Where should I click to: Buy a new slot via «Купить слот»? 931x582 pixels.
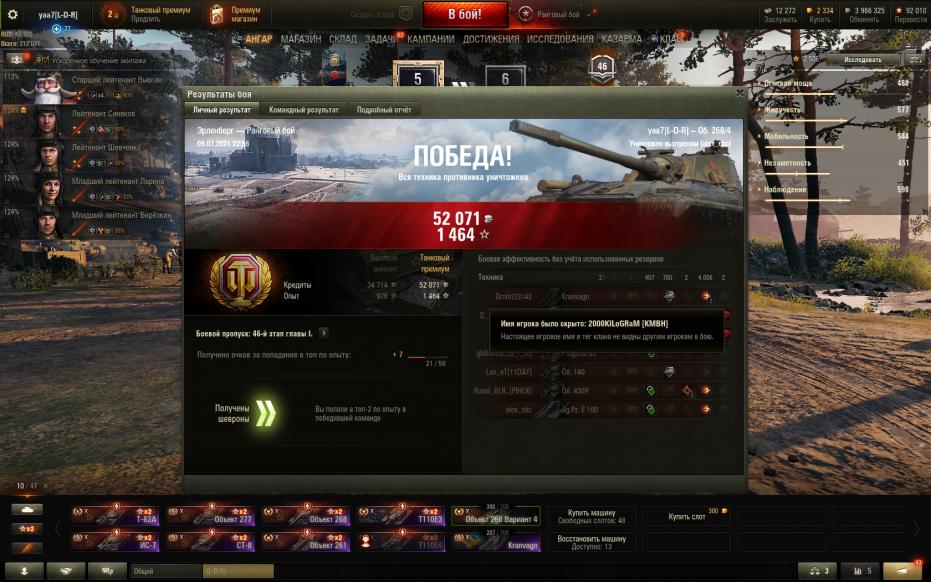point(686,516)
